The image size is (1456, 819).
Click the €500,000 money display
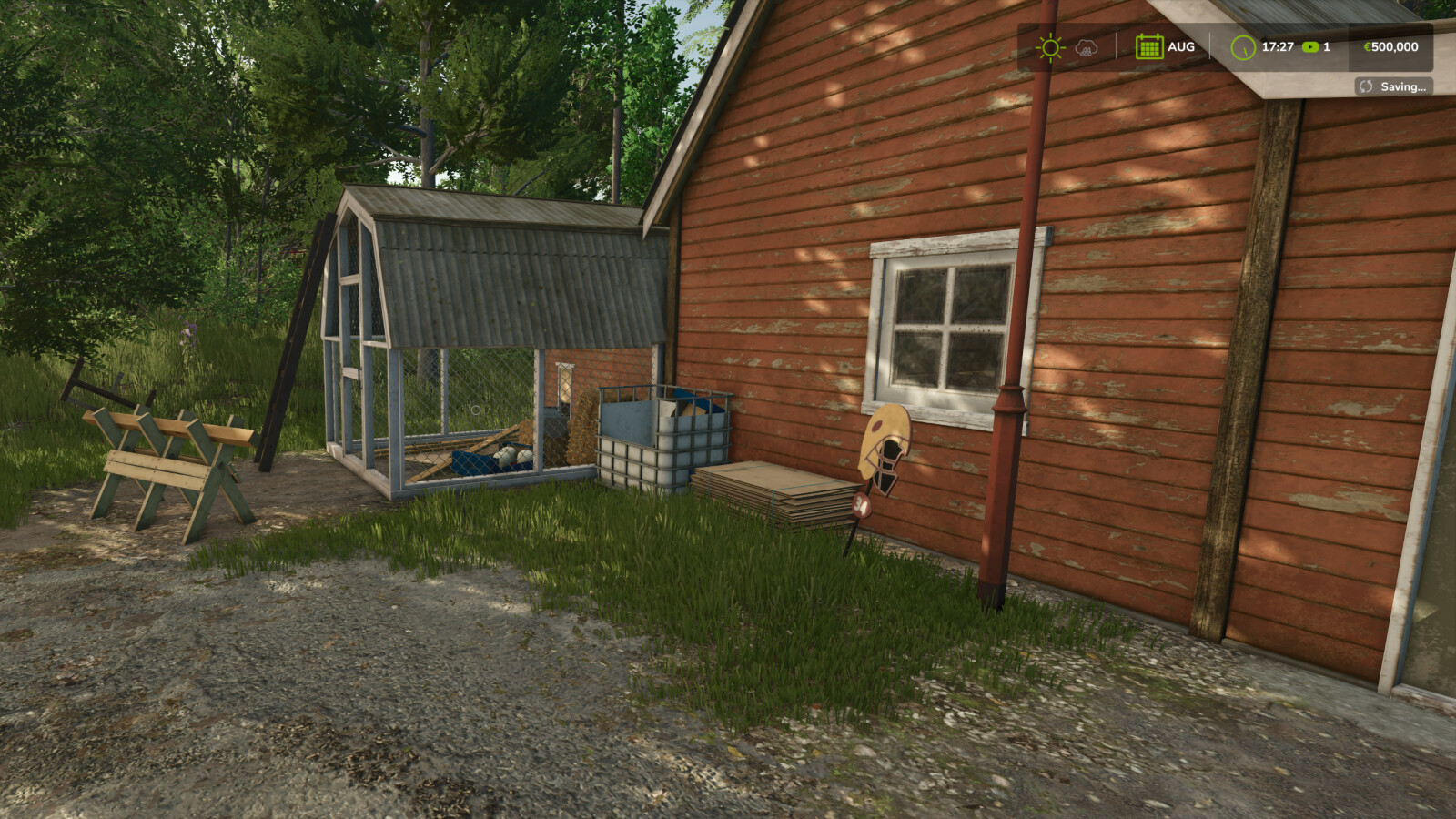coord(1391,46)
